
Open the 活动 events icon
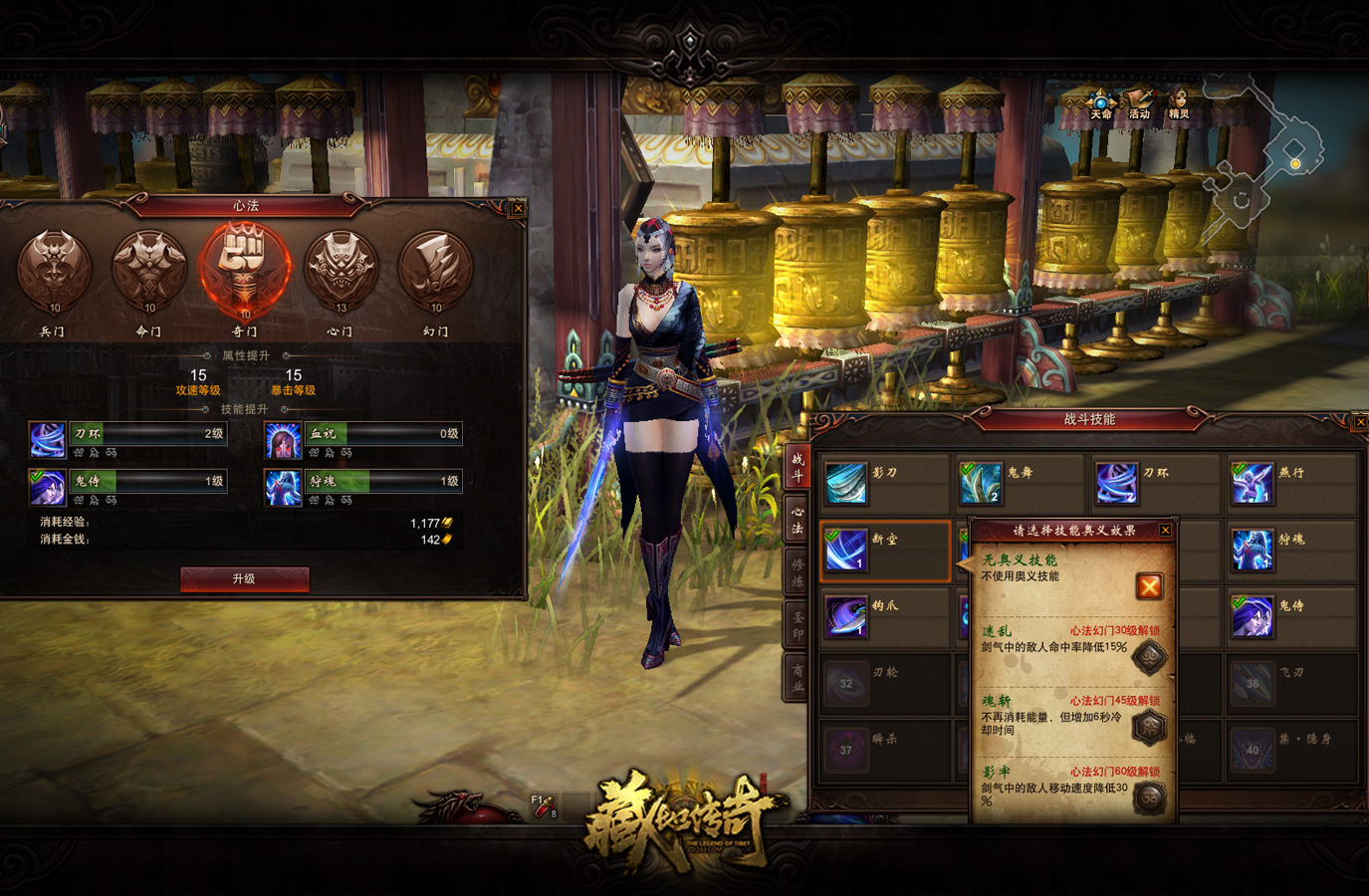coord(1139,104)
